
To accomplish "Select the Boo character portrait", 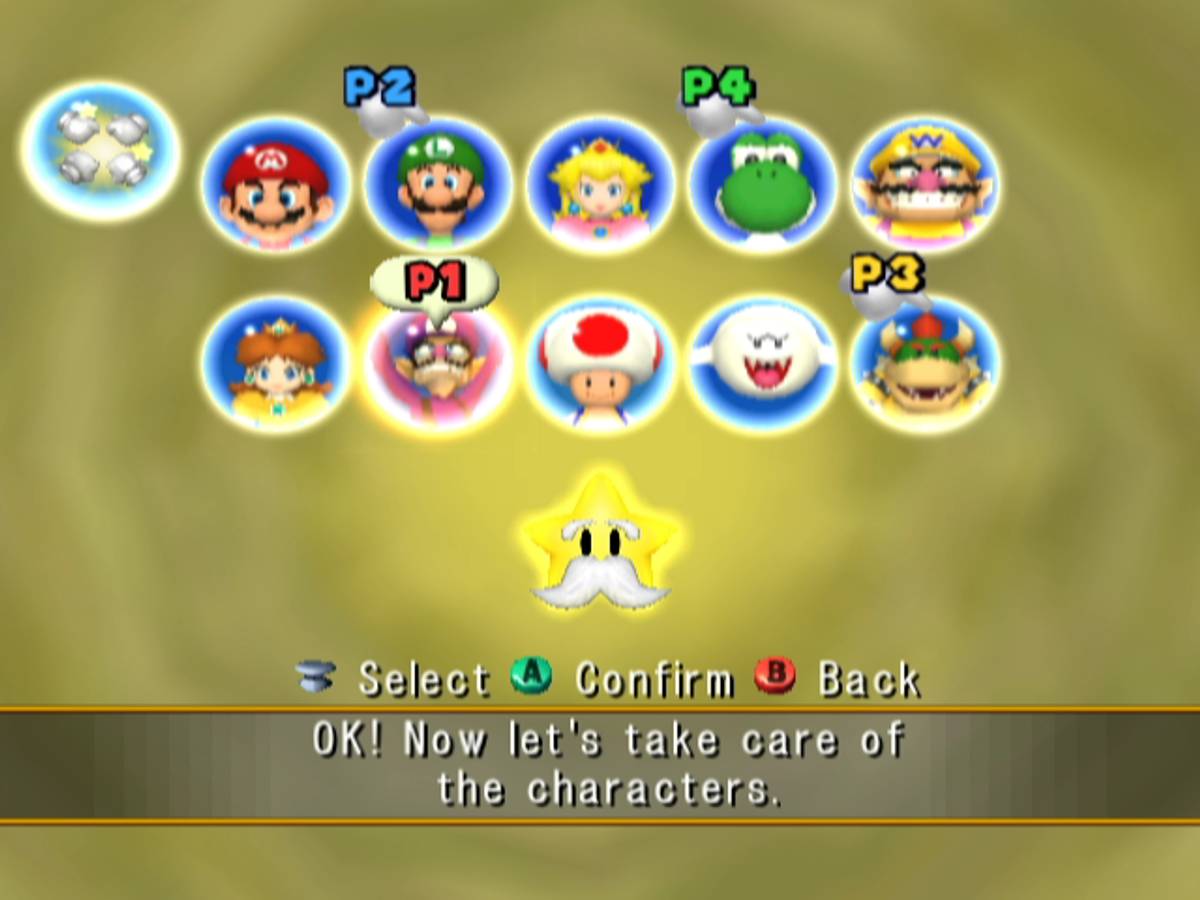I will pyautogui.click(x=763, y=365).
